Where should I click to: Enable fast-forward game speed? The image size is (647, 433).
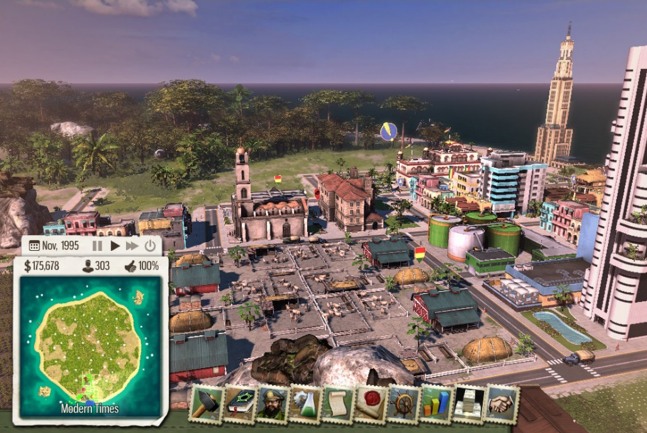(132, 245)
